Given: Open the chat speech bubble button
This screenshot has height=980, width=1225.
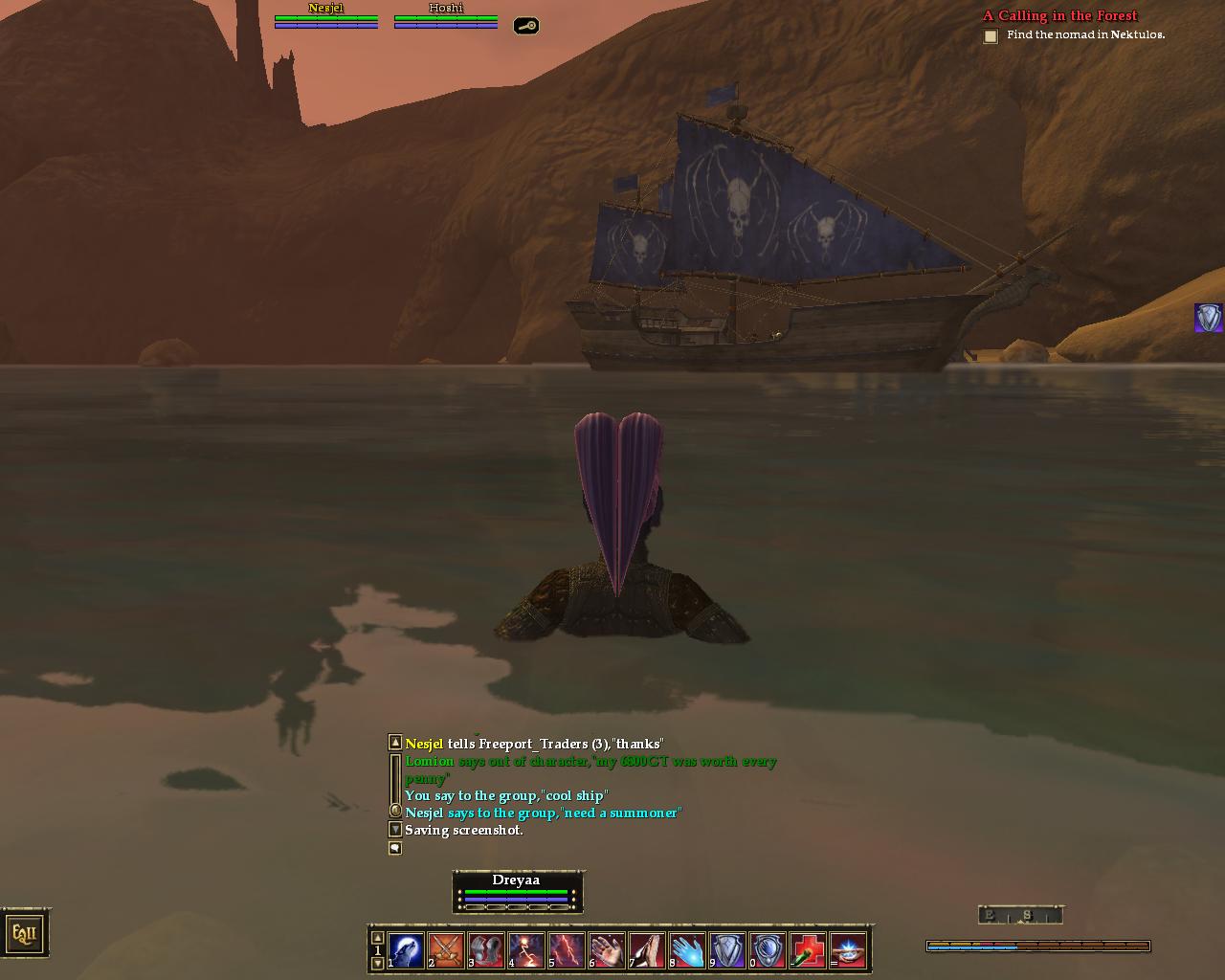Looking at the screenshot, I should (395, 848).
